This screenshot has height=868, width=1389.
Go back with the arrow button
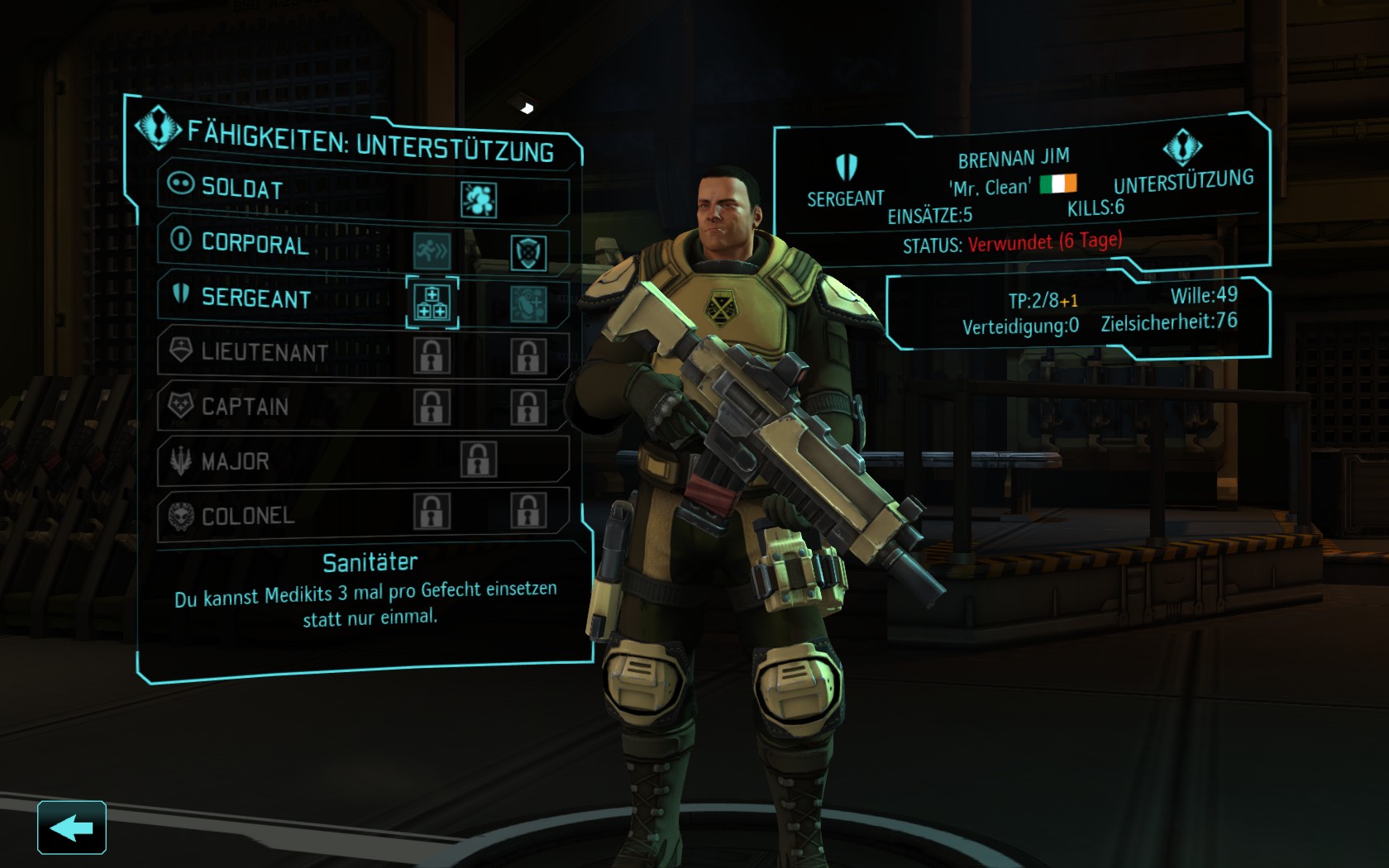72,827
